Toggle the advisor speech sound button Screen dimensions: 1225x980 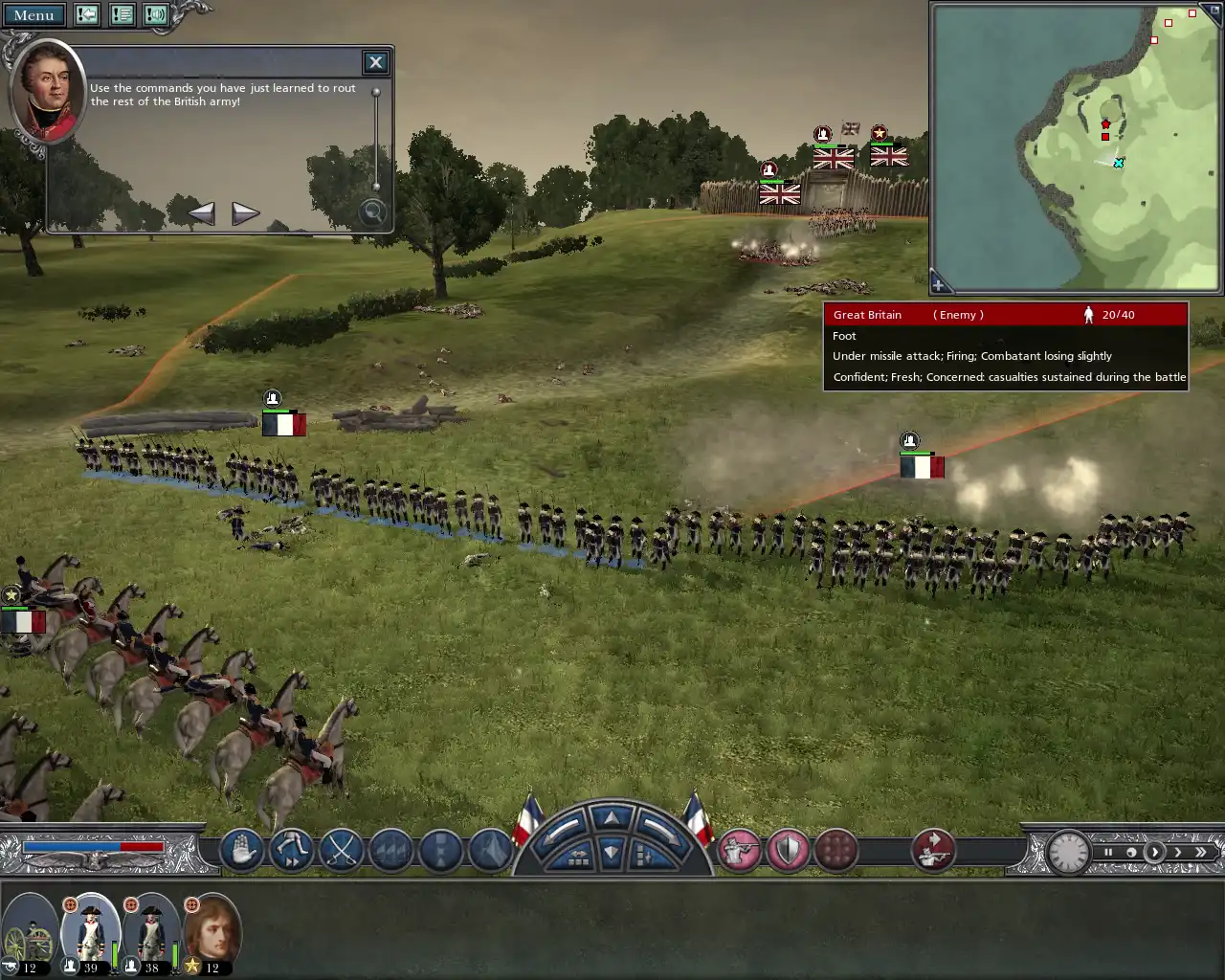156,15
